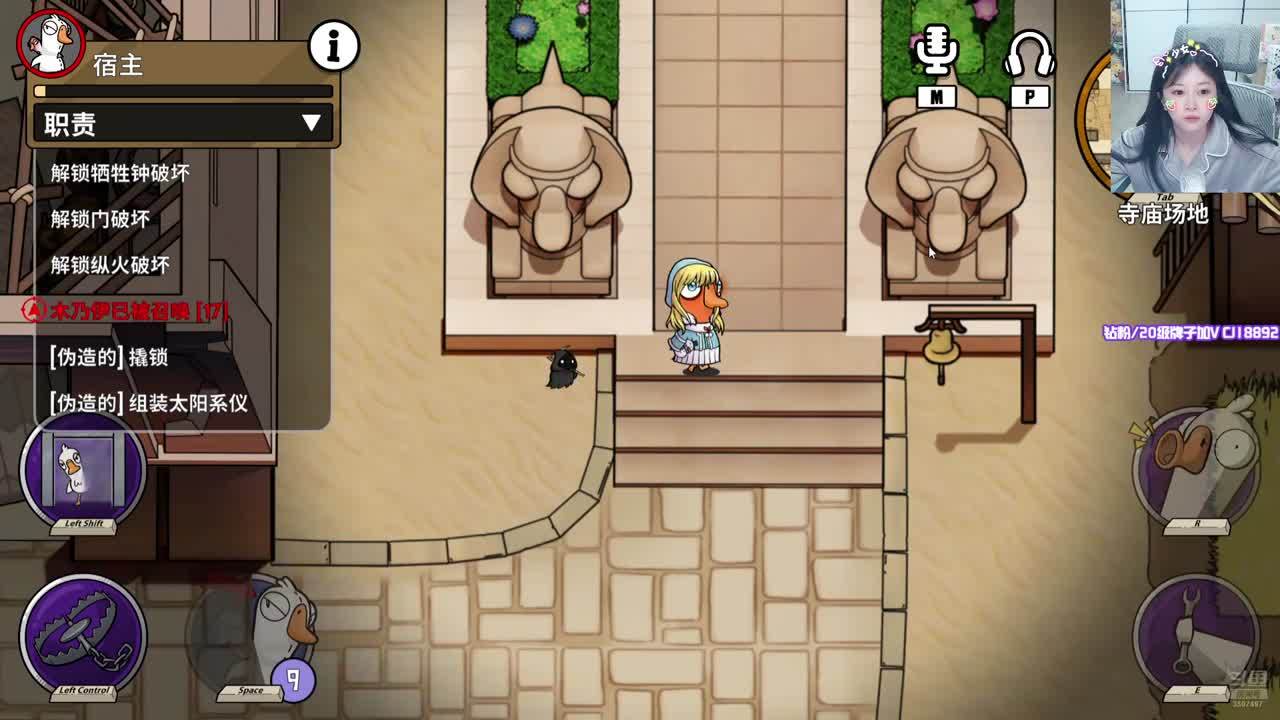
Task: Open the info button with the letter i
Action: pyautogui.click(x=334, y=45)
